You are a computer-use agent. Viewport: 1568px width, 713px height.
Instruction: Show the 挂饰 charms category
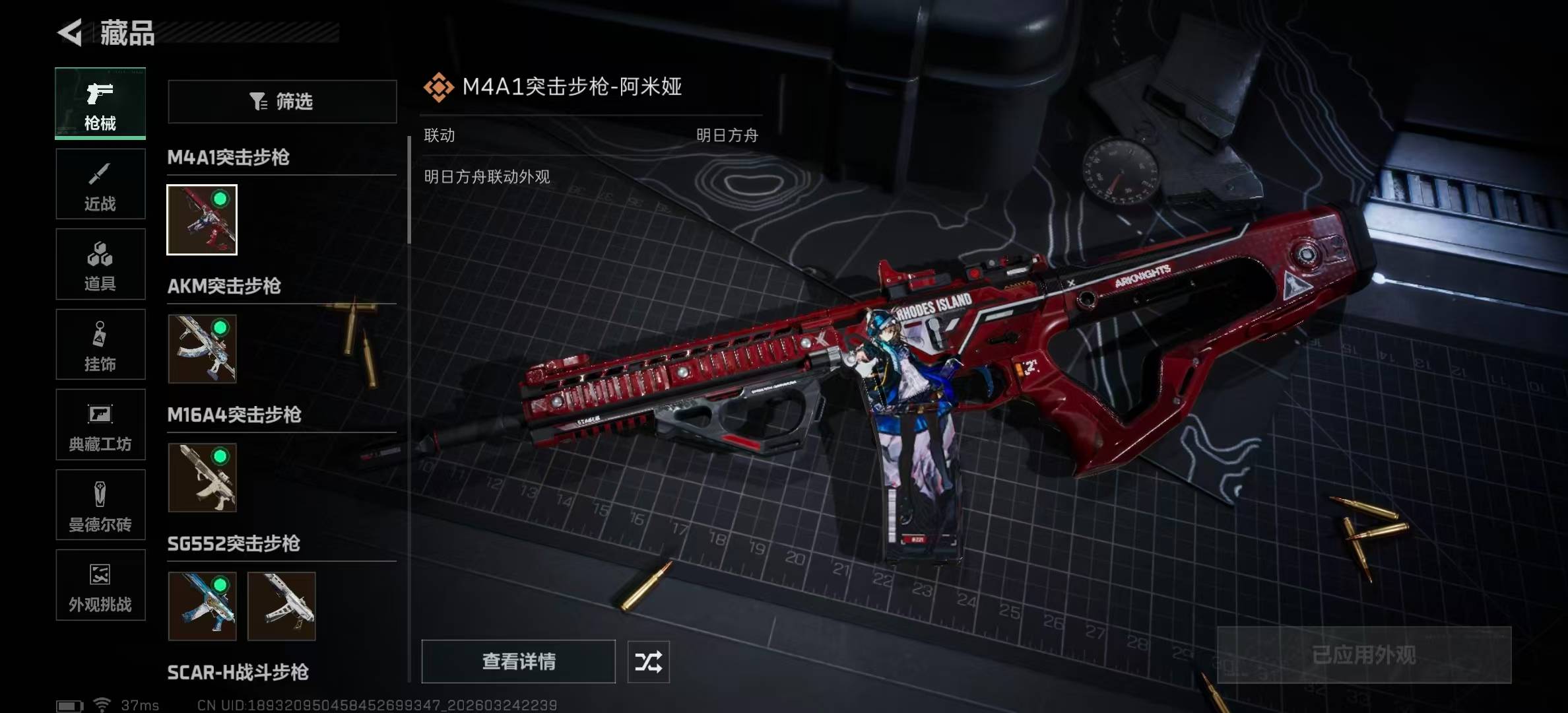coord(100,345)
